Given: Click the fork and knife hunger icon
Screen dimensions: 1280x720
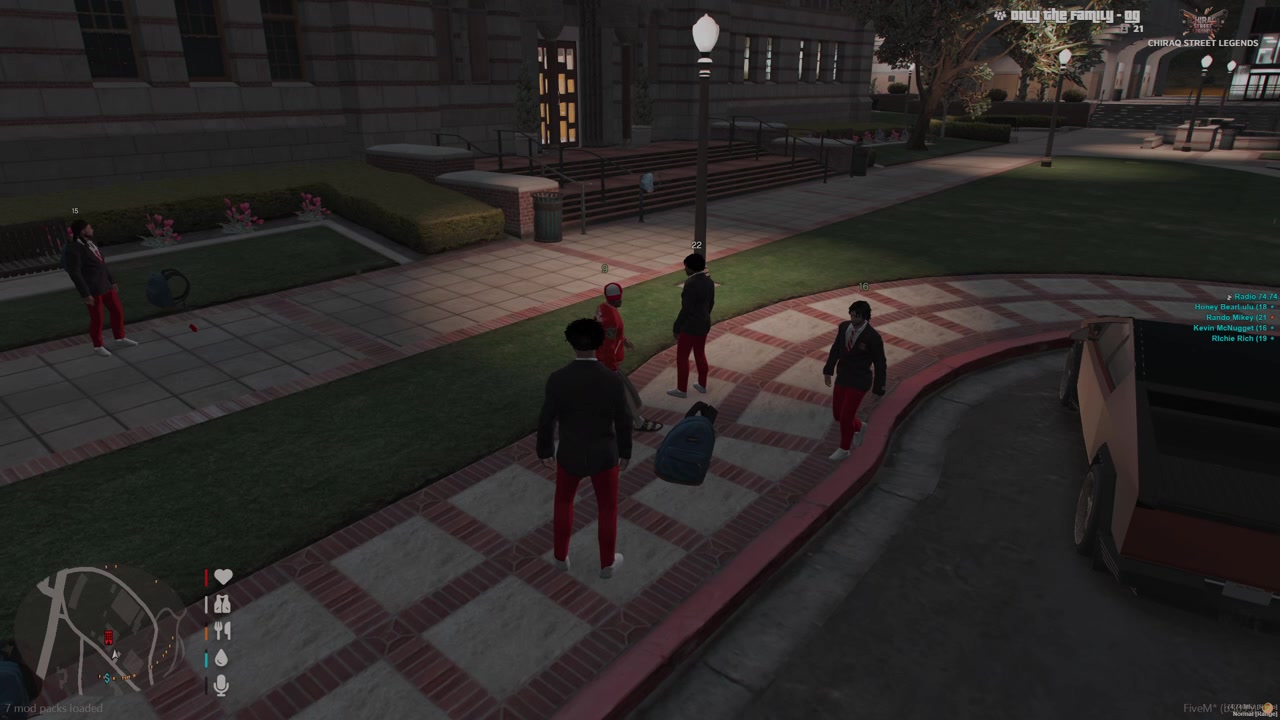Looking at the screenshot, I should click(223, 631).
